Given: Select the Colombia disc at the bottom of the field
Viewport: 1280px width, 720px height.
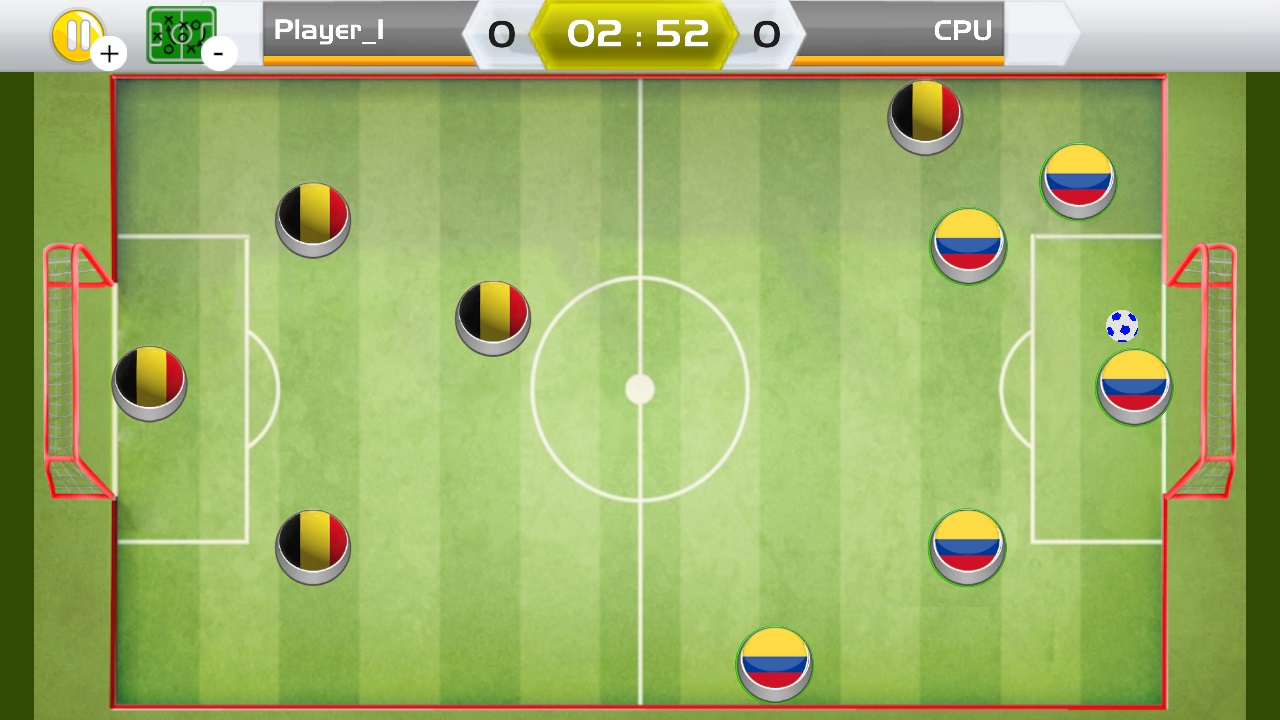Looking at the screenshot, I should point(775,663).
